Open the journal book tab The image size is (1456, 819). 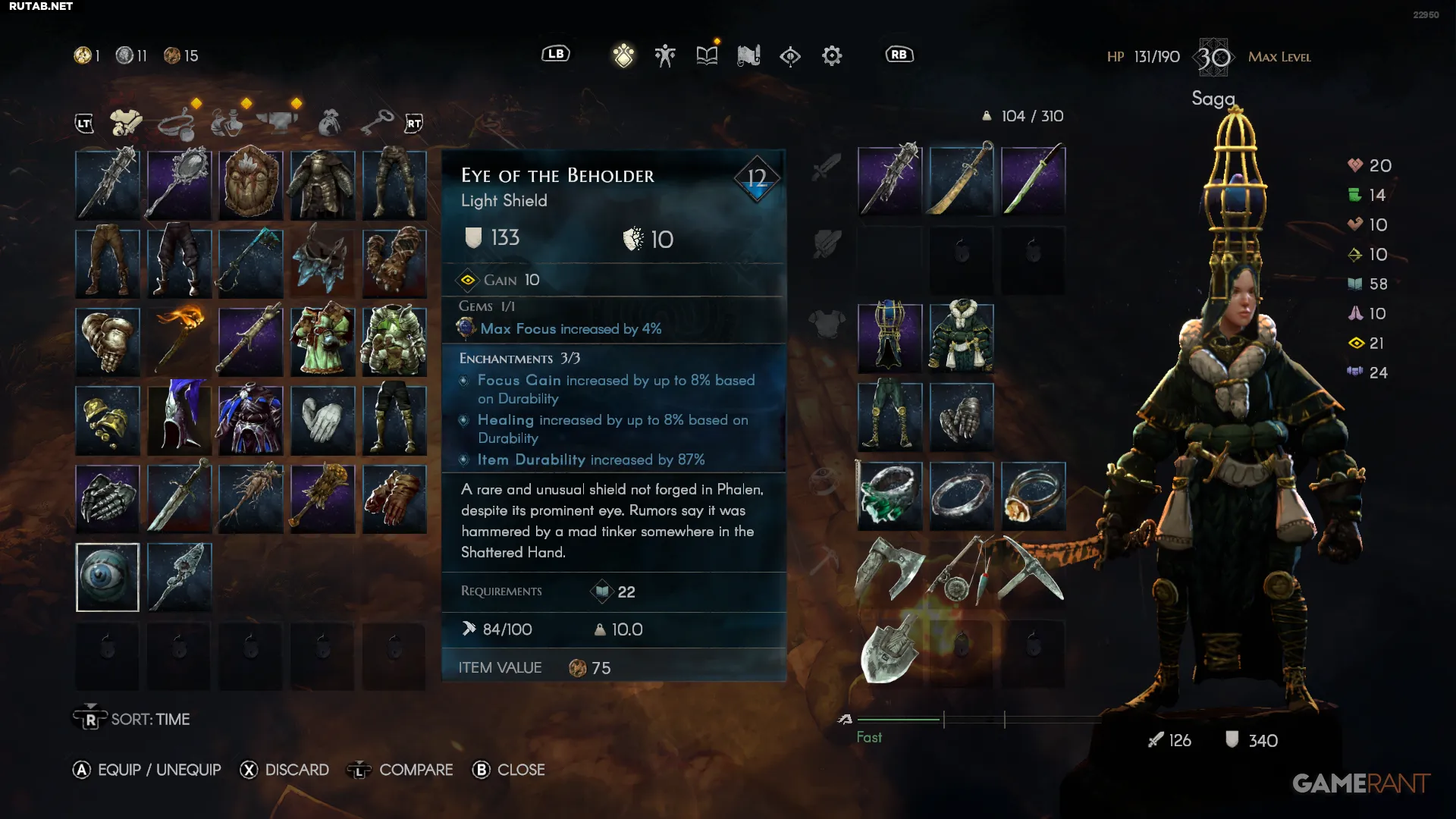[707, 55]
